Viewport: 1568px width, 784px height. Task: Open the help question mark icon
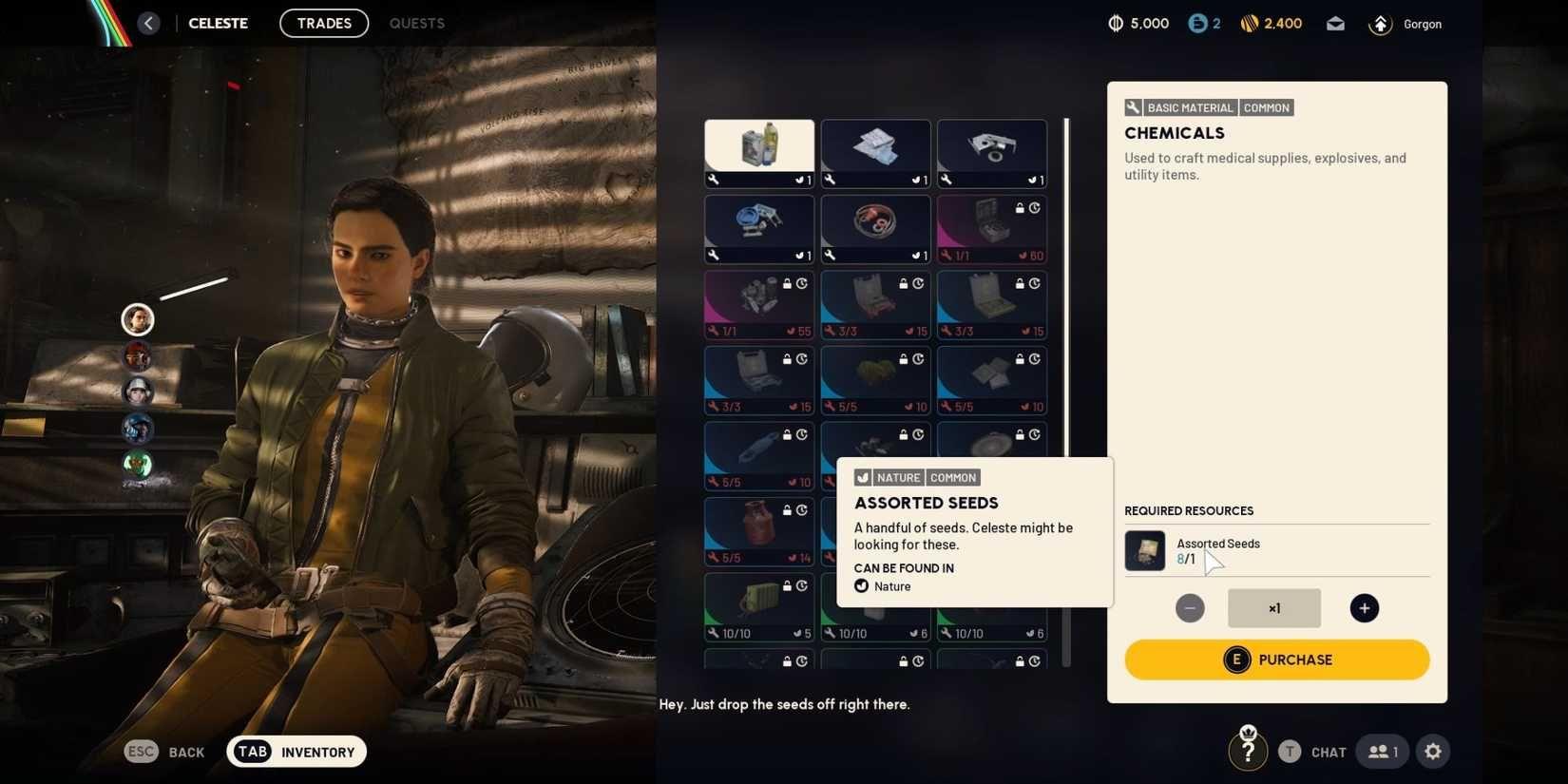[x=1248, y=751]
